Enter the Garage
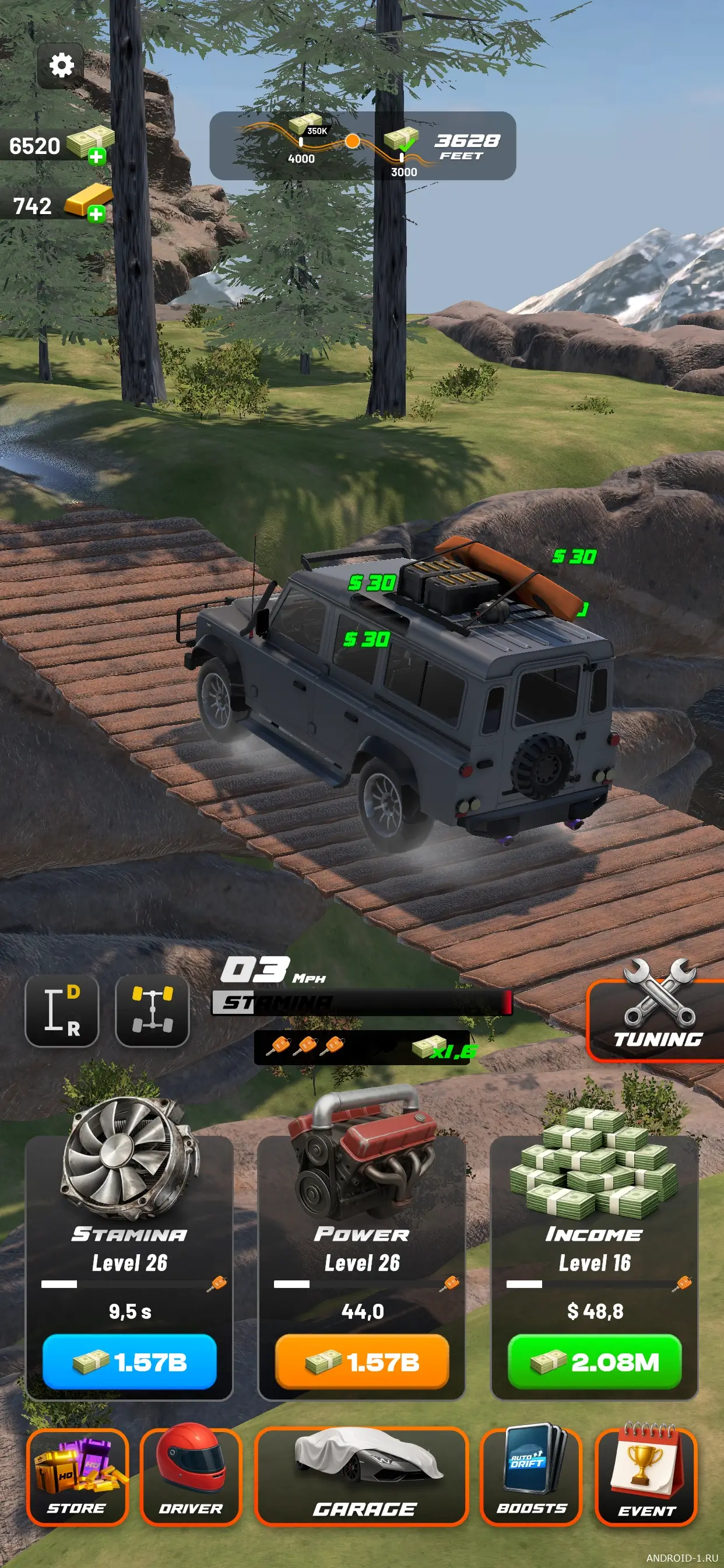This screenshot has height=1568, width=724. coord(362,1475)
